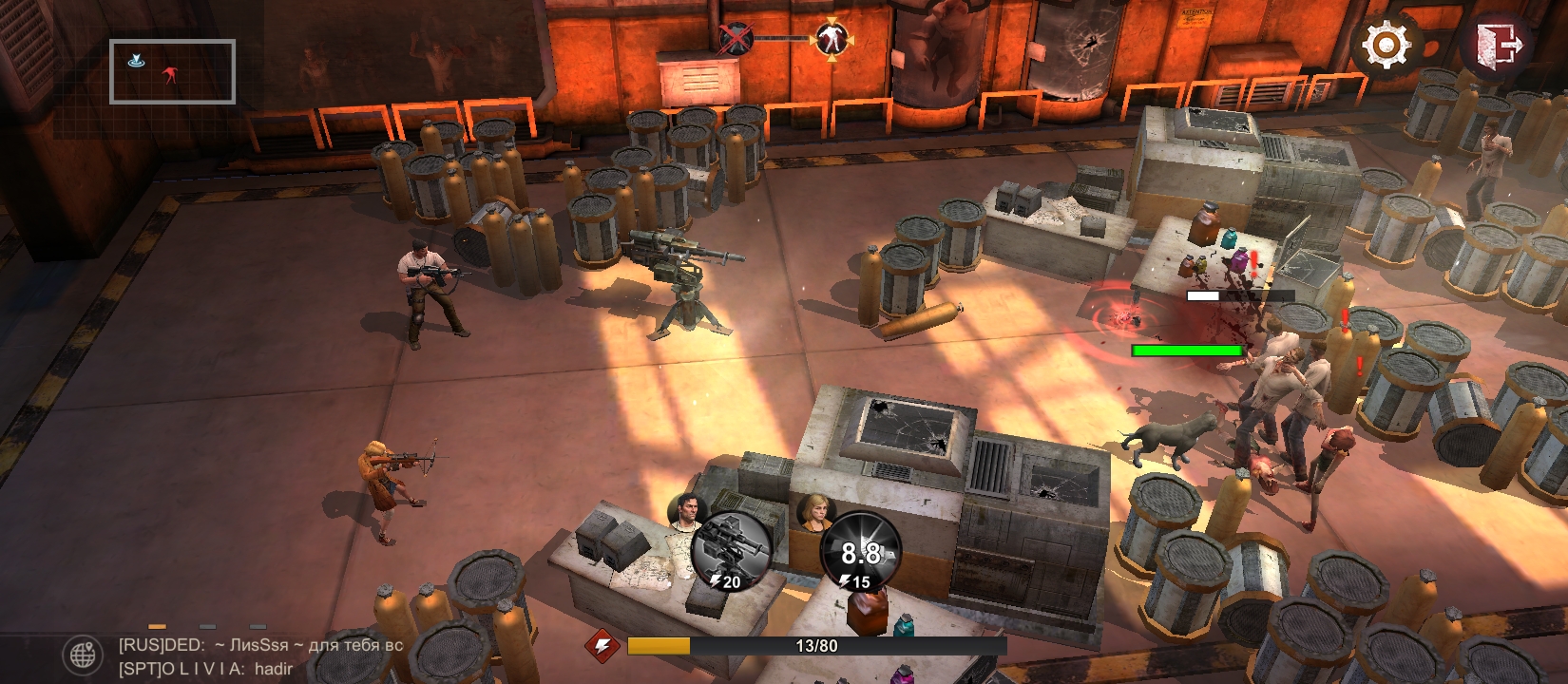Select the crossed-out wave marker icon
This screenshot has width=1568, height=684.
[x=735, y=39]
